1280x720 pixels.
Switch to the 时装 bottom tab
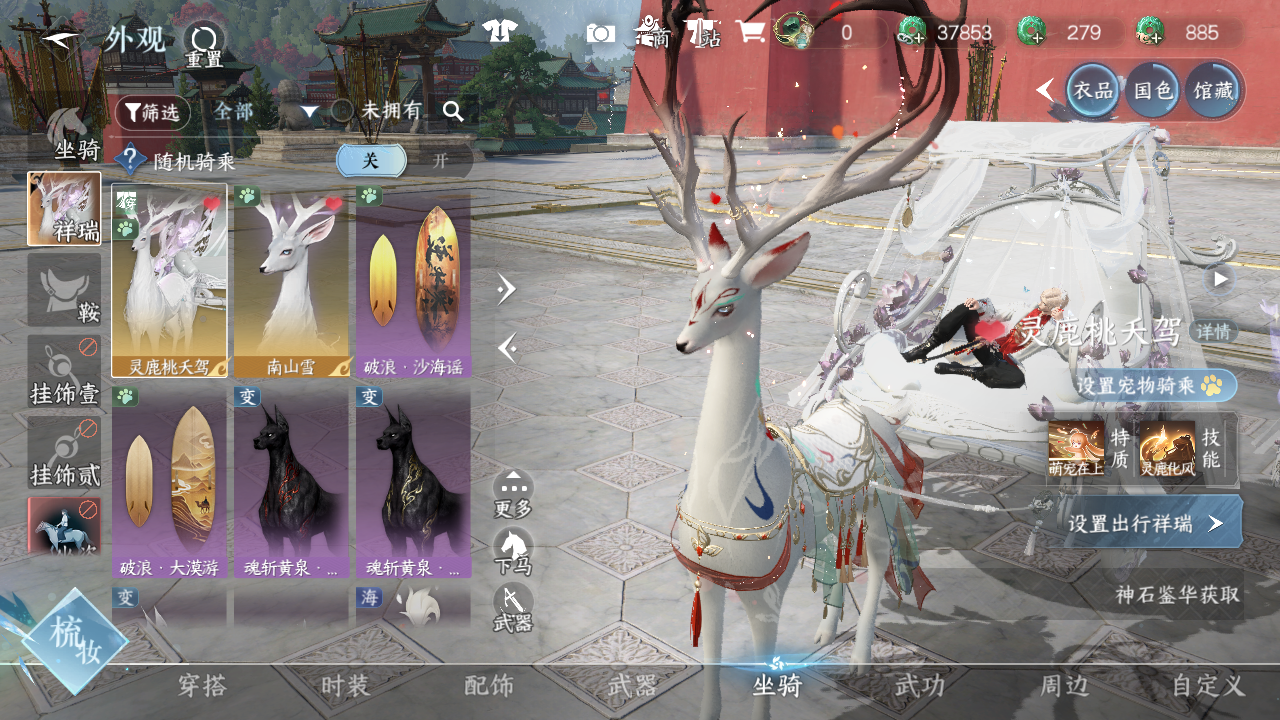pyautogui.click(x=345, y=686)
